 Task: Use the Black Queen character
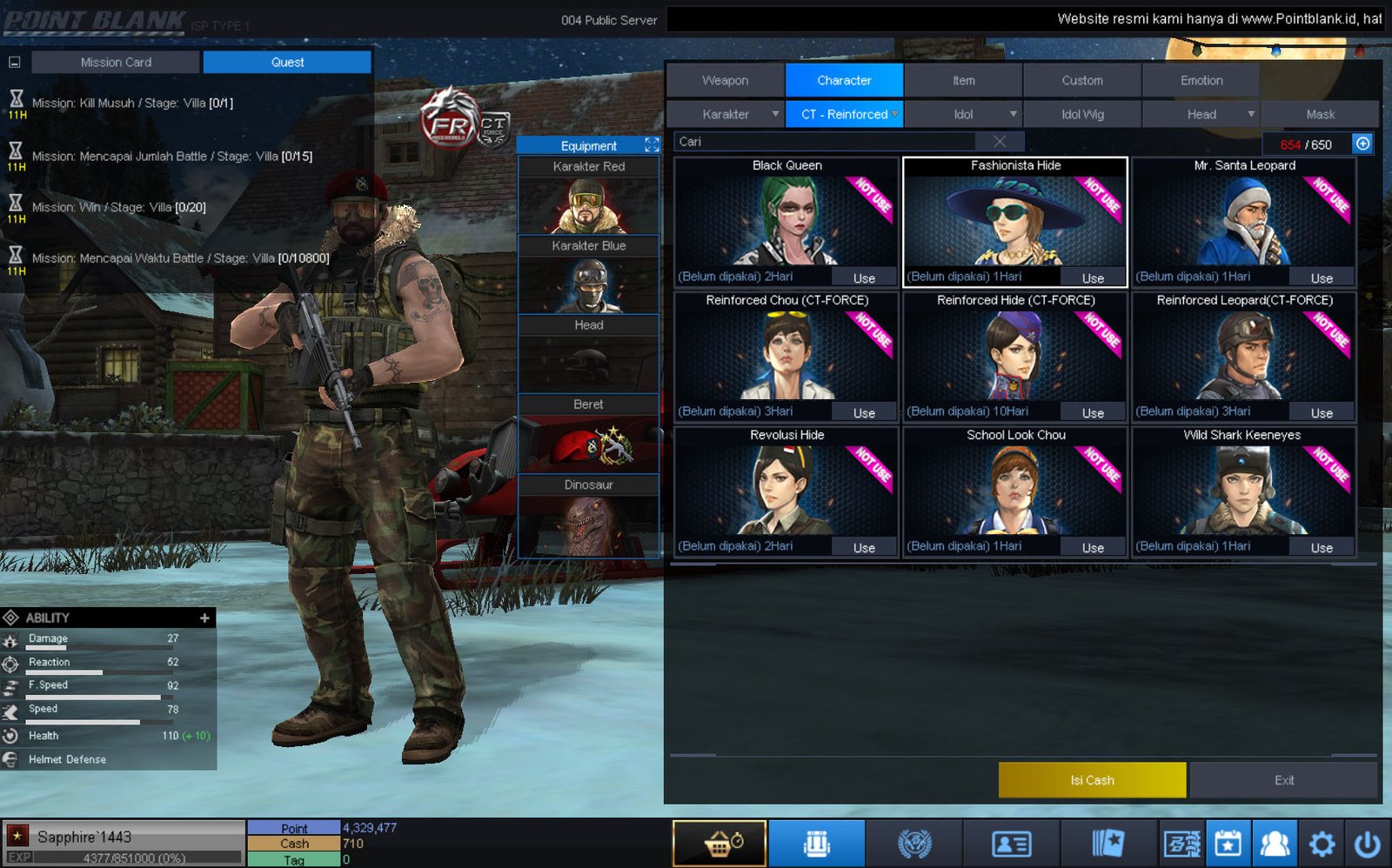[x=864, y=278]
